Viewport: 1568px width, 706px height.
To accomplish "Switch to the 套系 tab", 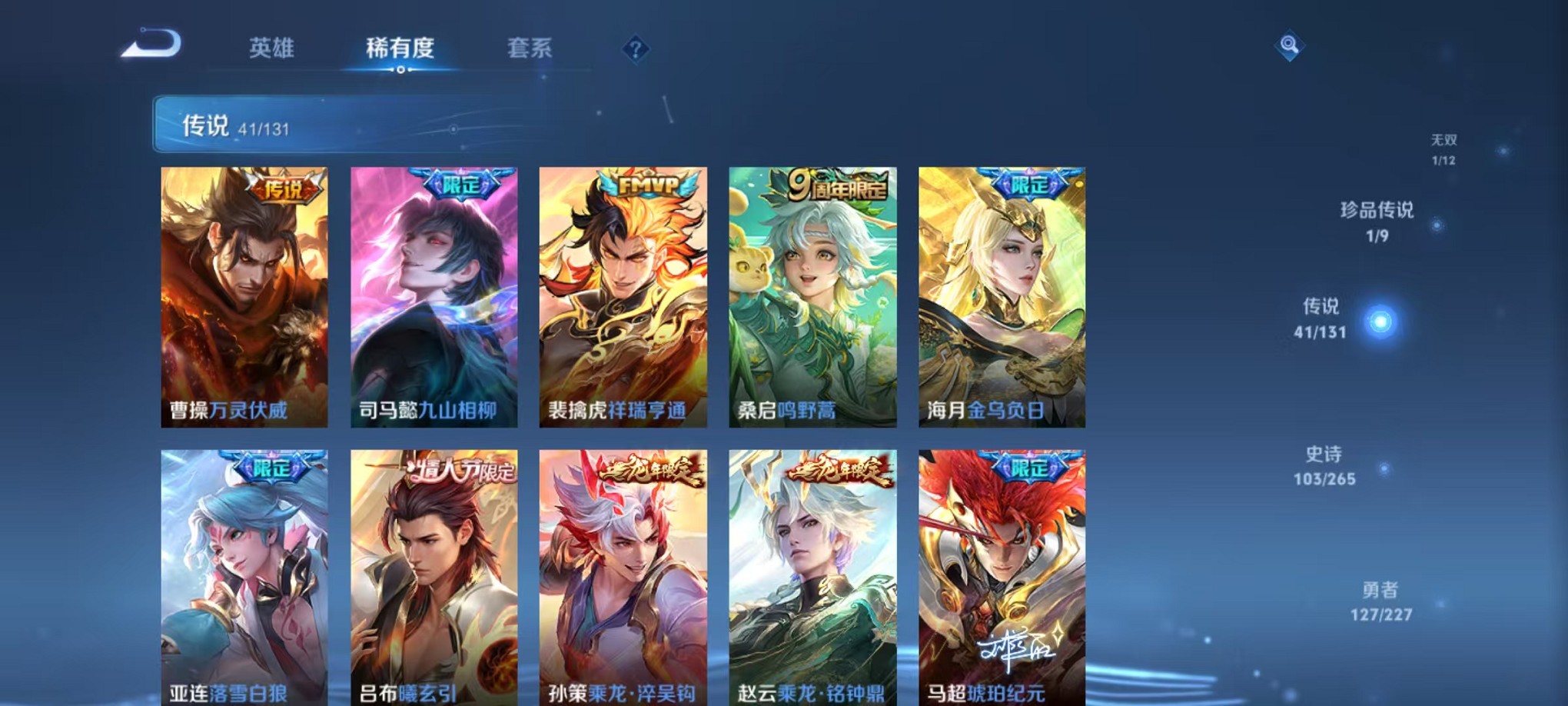I will pyautogui.click(x=540, y=48).
